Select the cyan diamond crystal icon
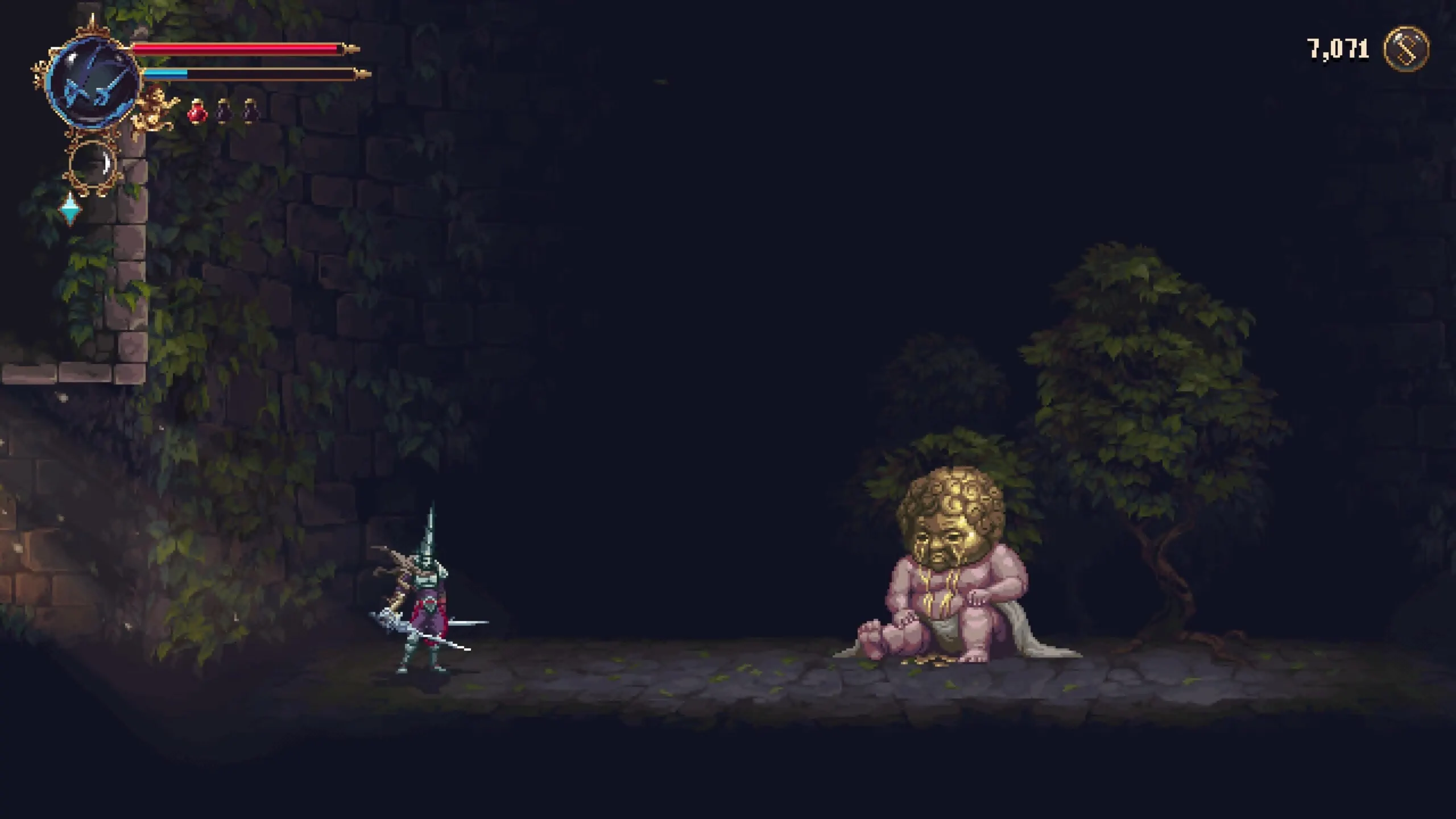 point(71,209)
